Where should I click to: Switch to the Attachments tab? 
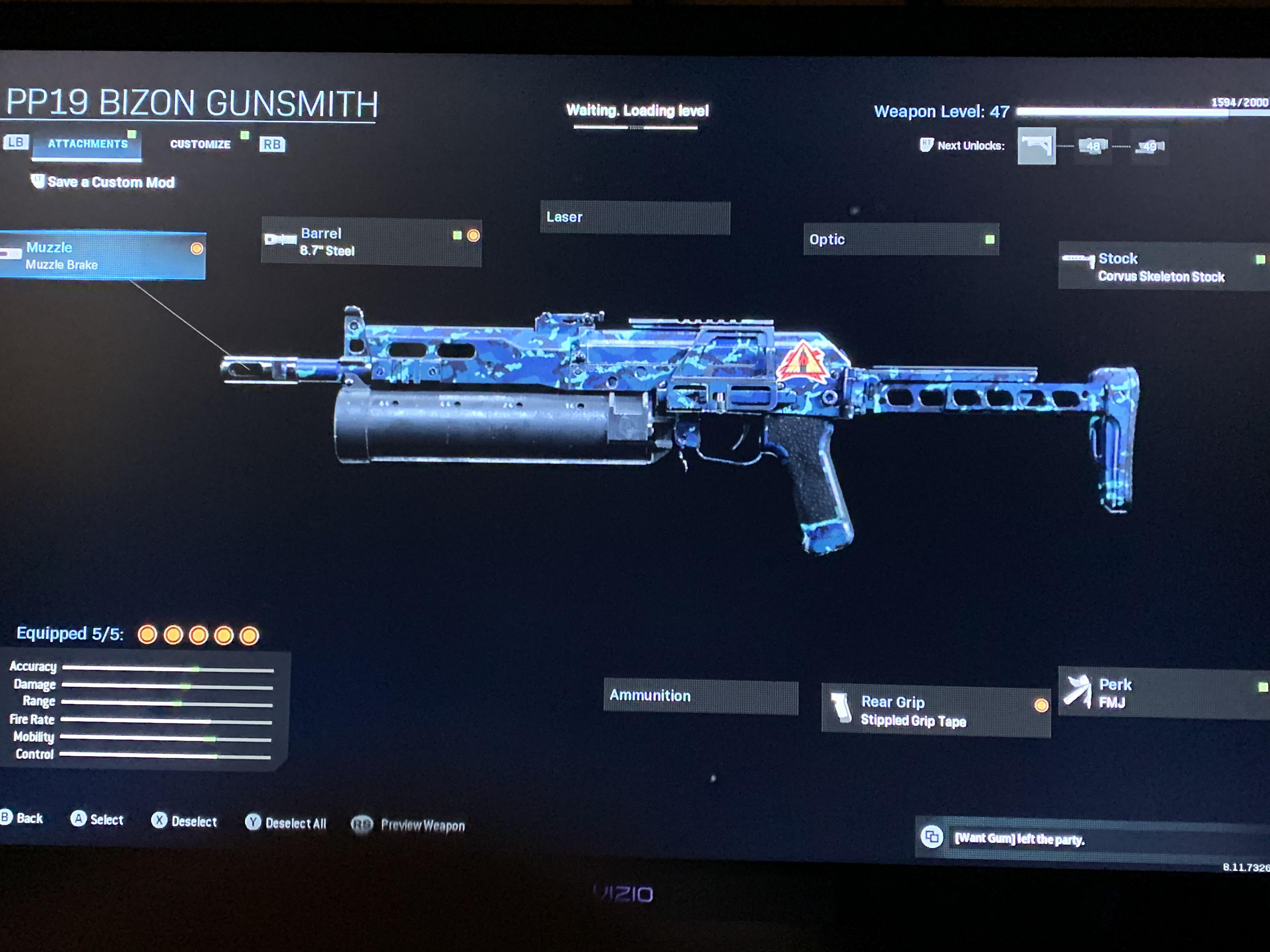click(x=87, y=144)
